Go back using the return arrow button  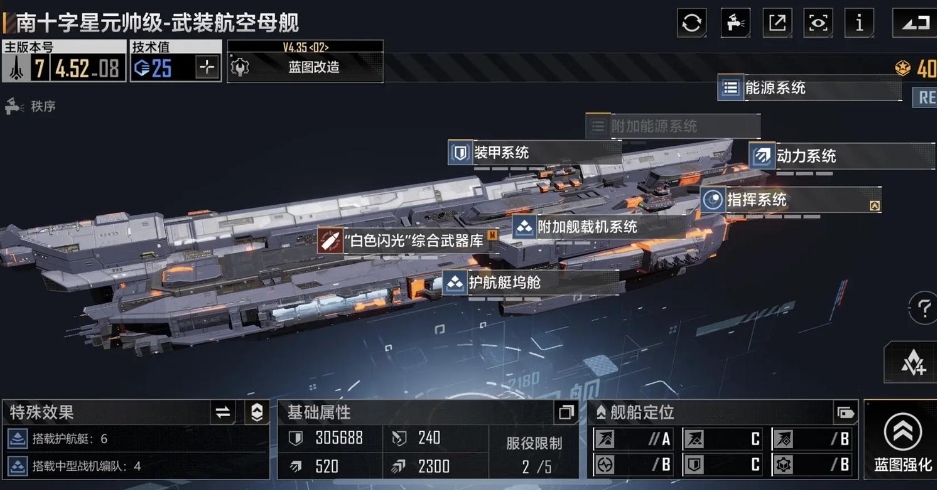pyautogui.click(x=910, y=22)
